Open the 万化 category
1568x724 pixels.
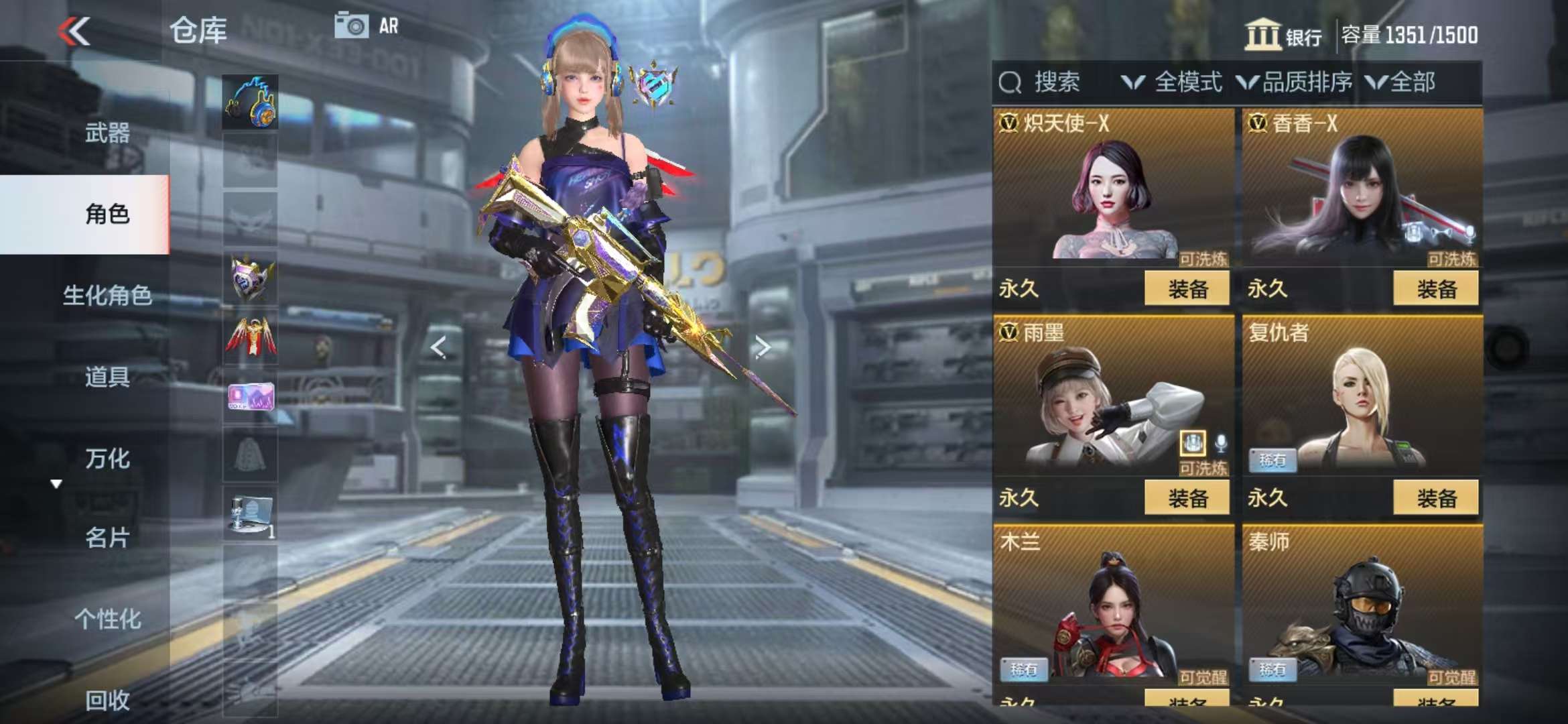pos(107,459)
